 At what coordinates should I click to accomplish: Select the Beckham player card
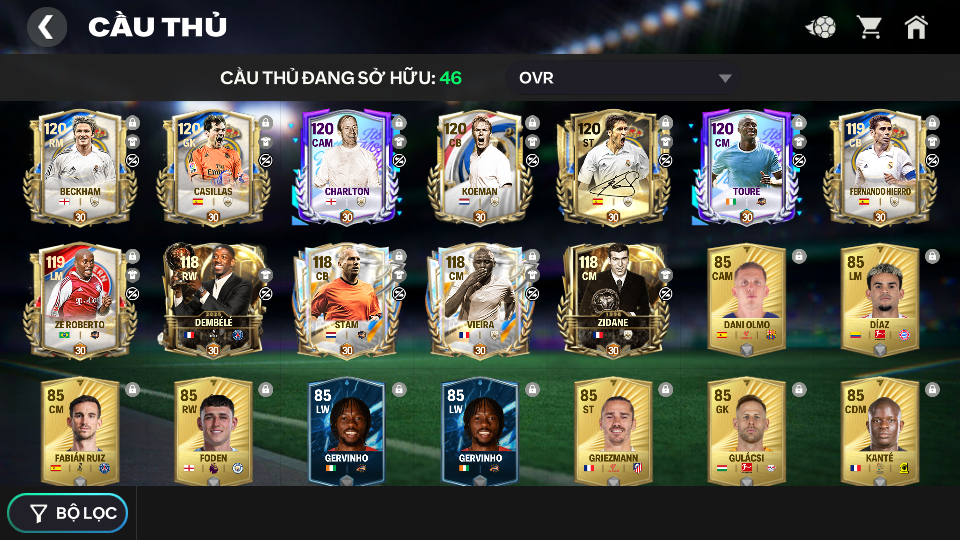pos(80,165)
